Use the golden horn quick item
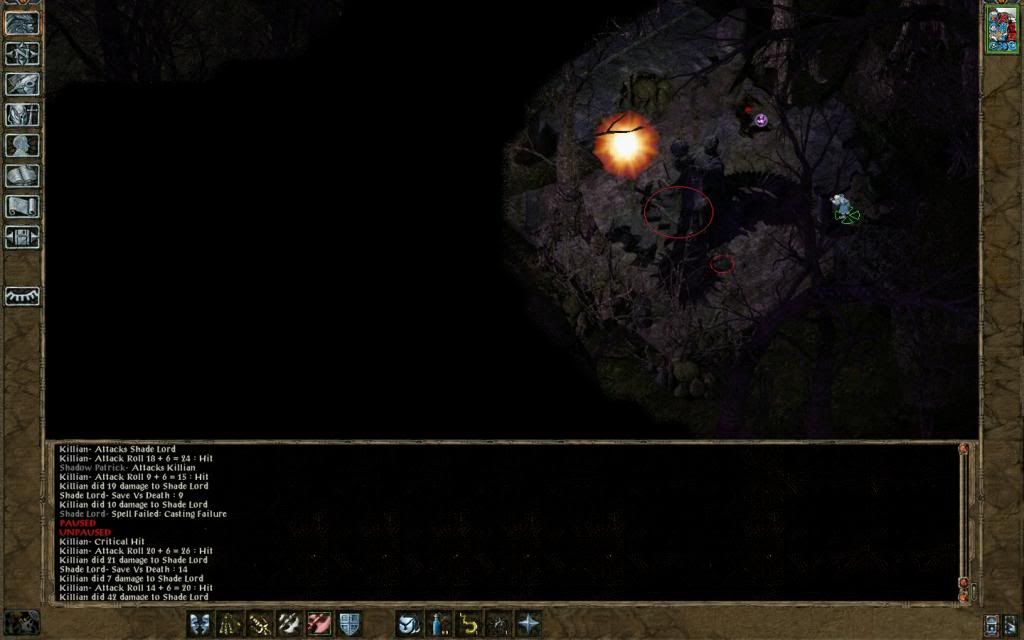The width and height of the screenshot is (1024, 640). [468, 624]
